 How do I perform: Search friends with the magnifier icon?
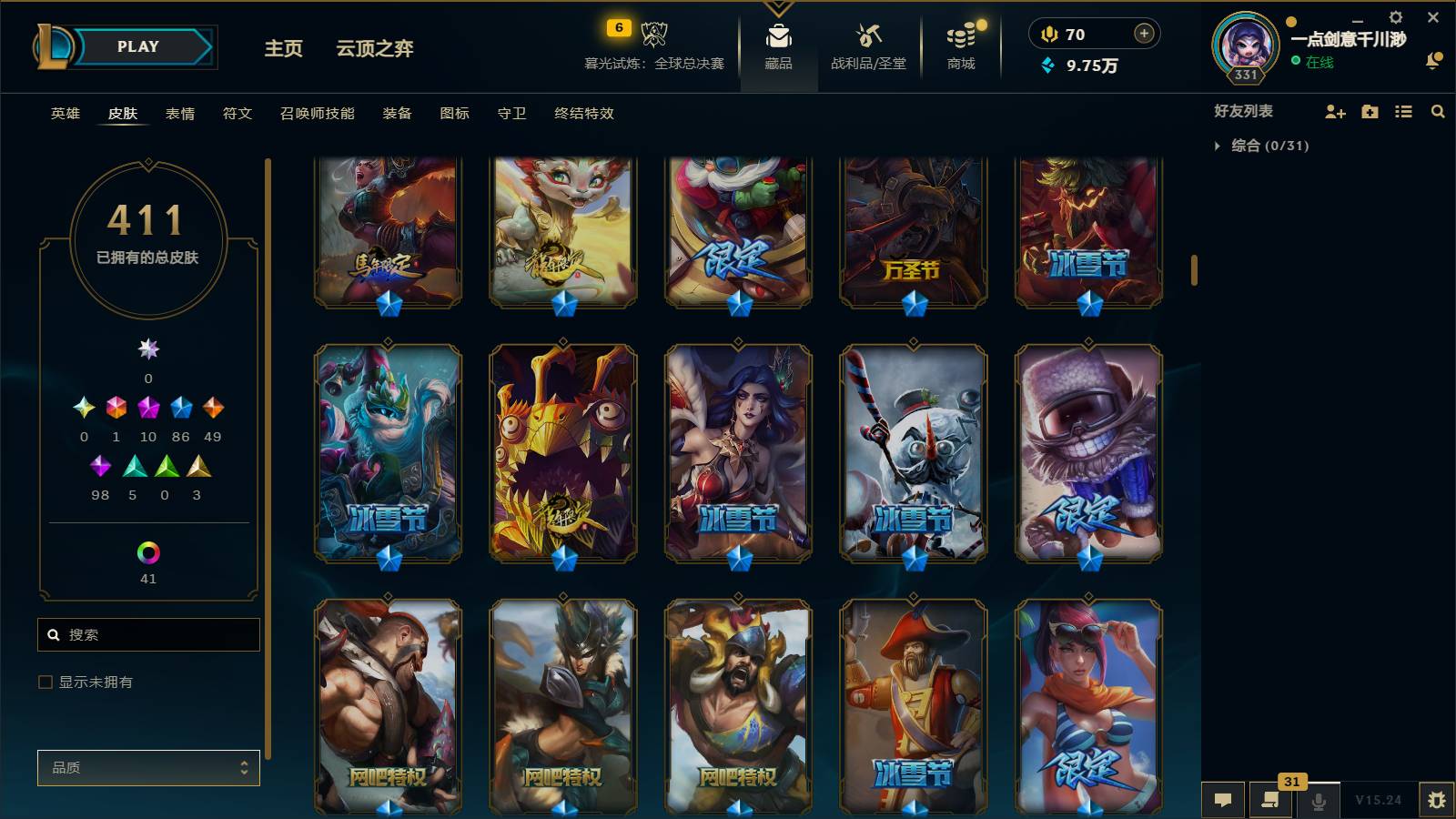1438,112
